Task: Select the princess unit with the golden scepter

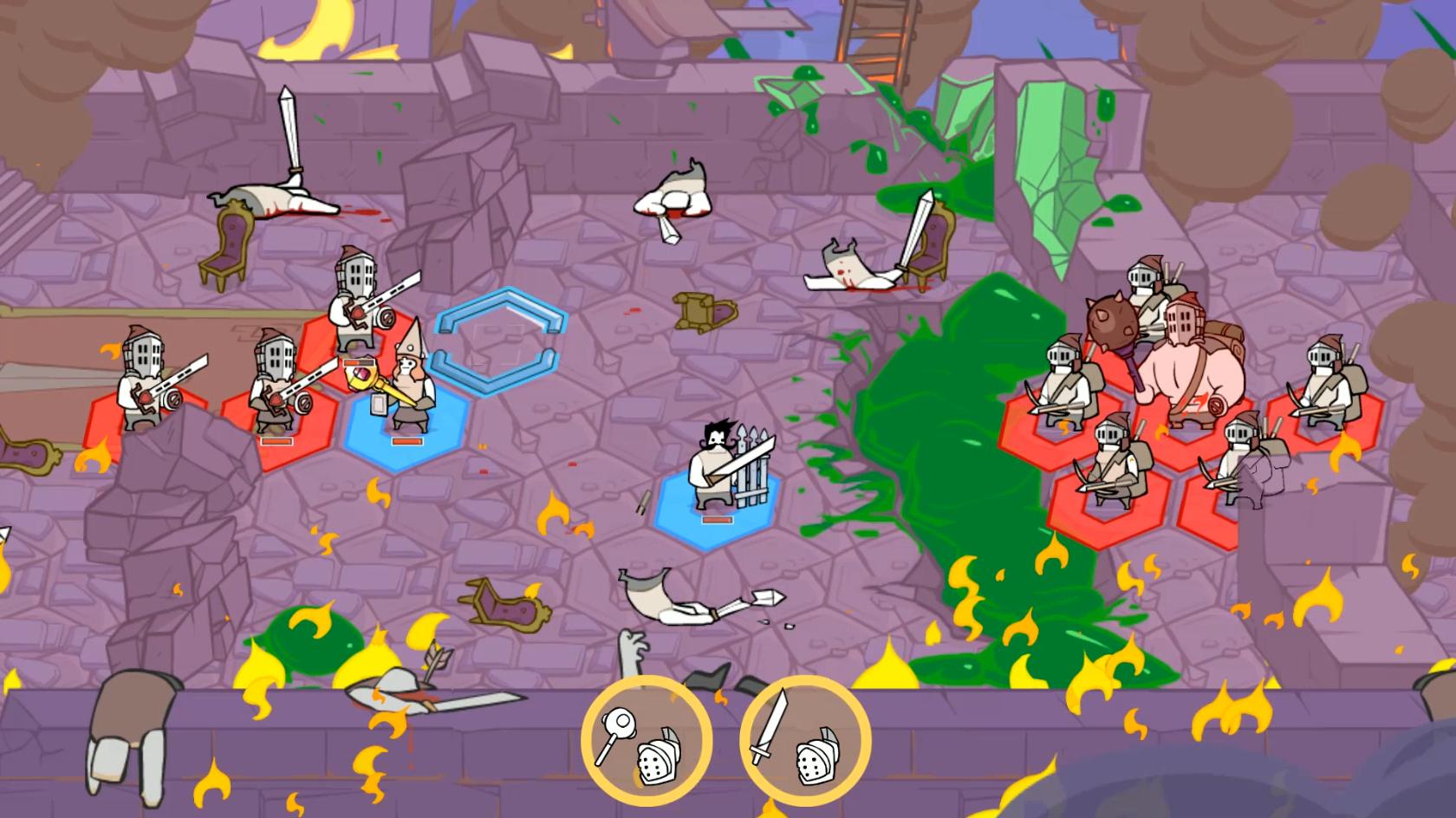Action: (404, 386)
